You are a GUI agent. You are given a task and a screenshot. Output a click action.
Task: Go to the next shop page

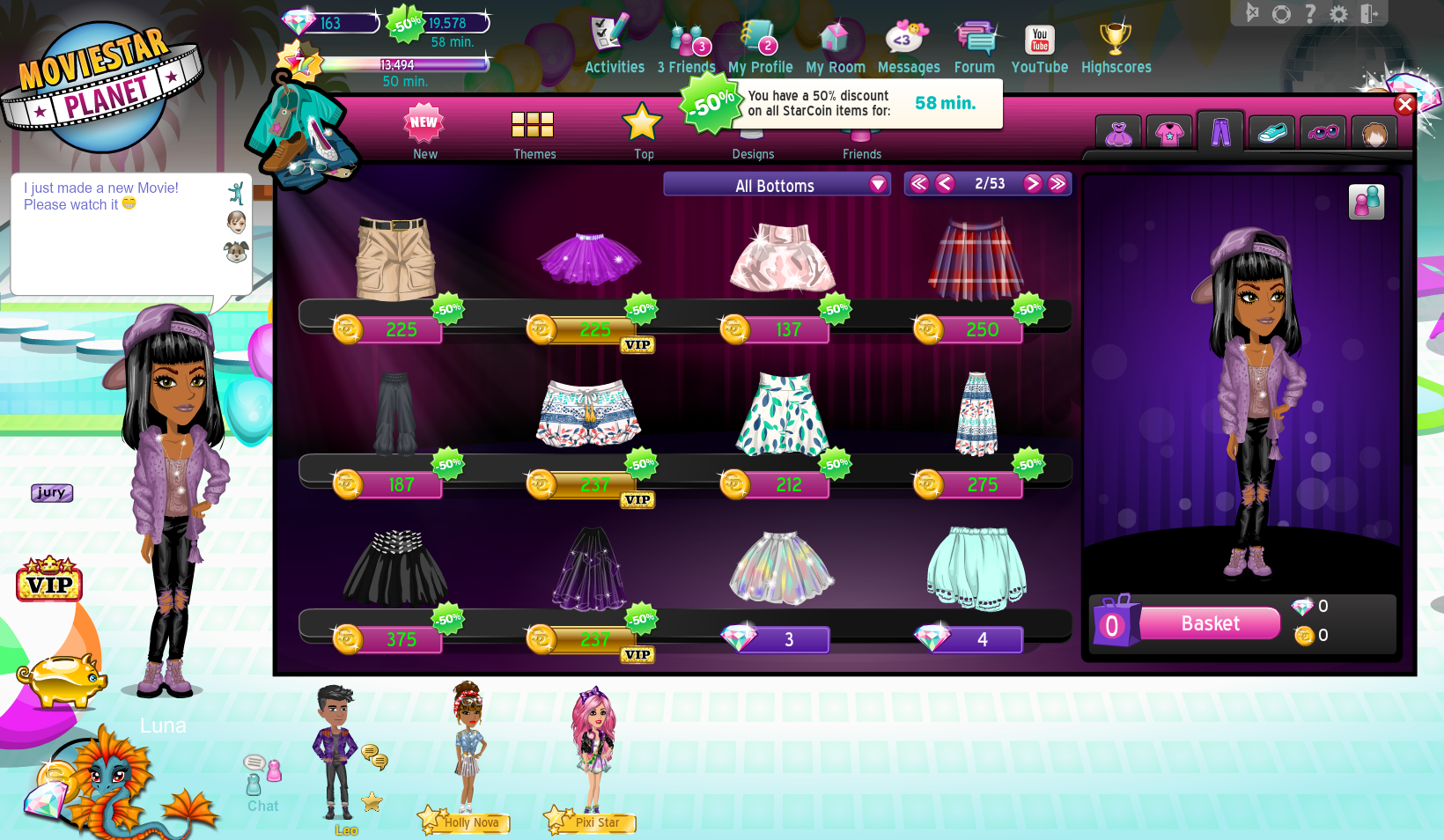point(1033,183)
